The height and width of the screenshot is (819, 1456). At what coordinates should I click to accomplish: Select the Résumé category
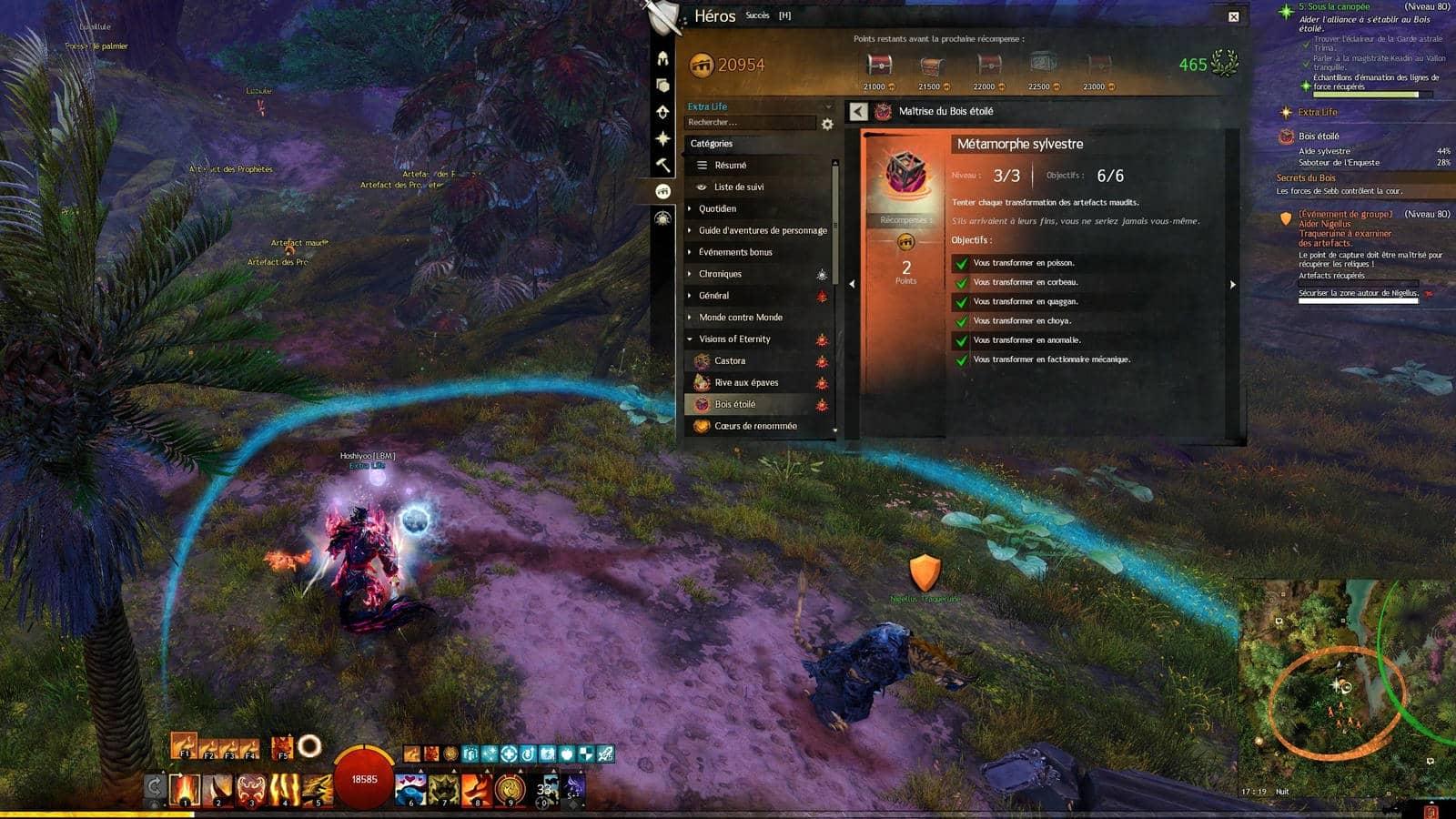pos(730,166)
